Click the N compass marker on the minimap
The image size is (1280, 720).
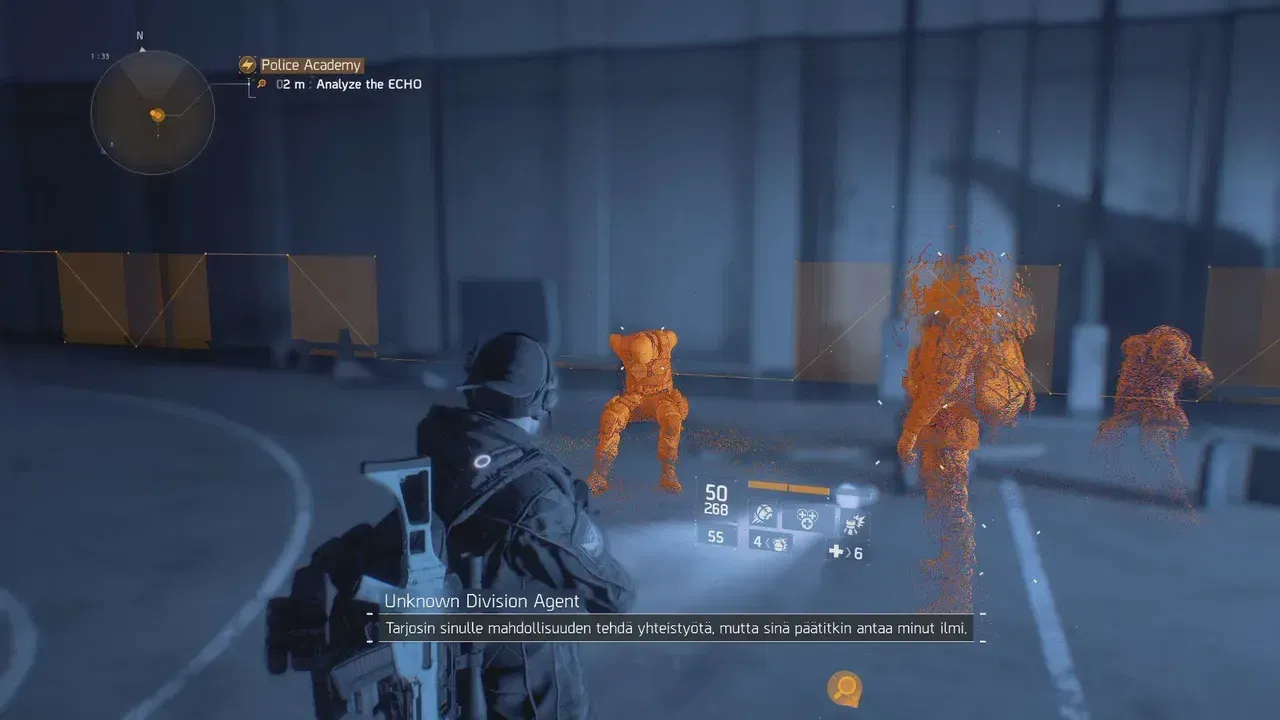pyautogui.click(x=139, y=35)
